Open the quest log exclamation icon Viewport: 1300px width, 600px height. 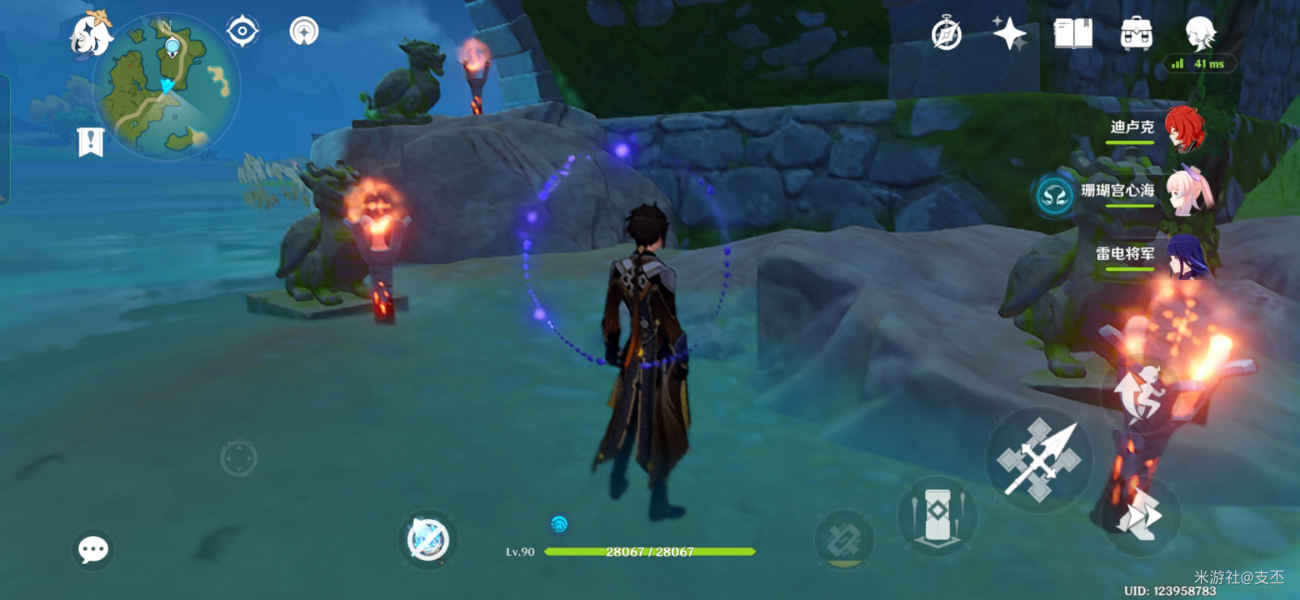pos(91,142)
